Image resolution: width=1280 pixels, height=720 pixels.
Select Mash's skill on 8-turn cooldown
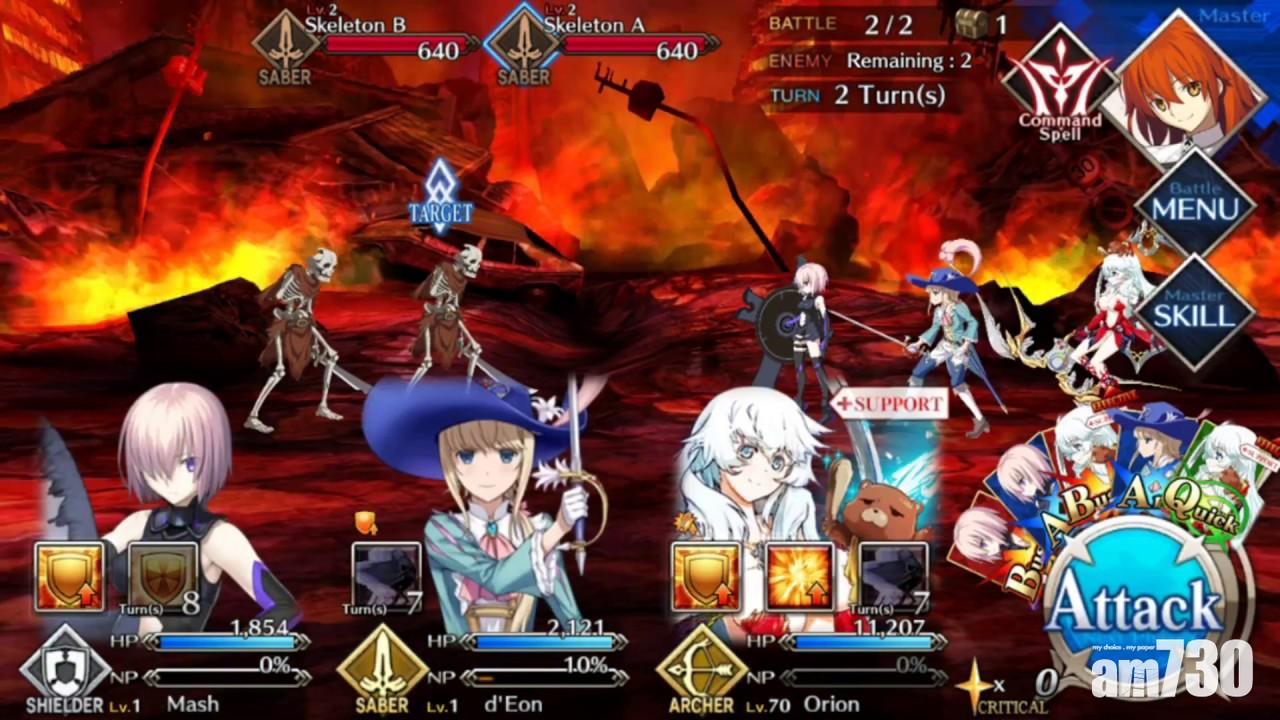coord(163,577)
